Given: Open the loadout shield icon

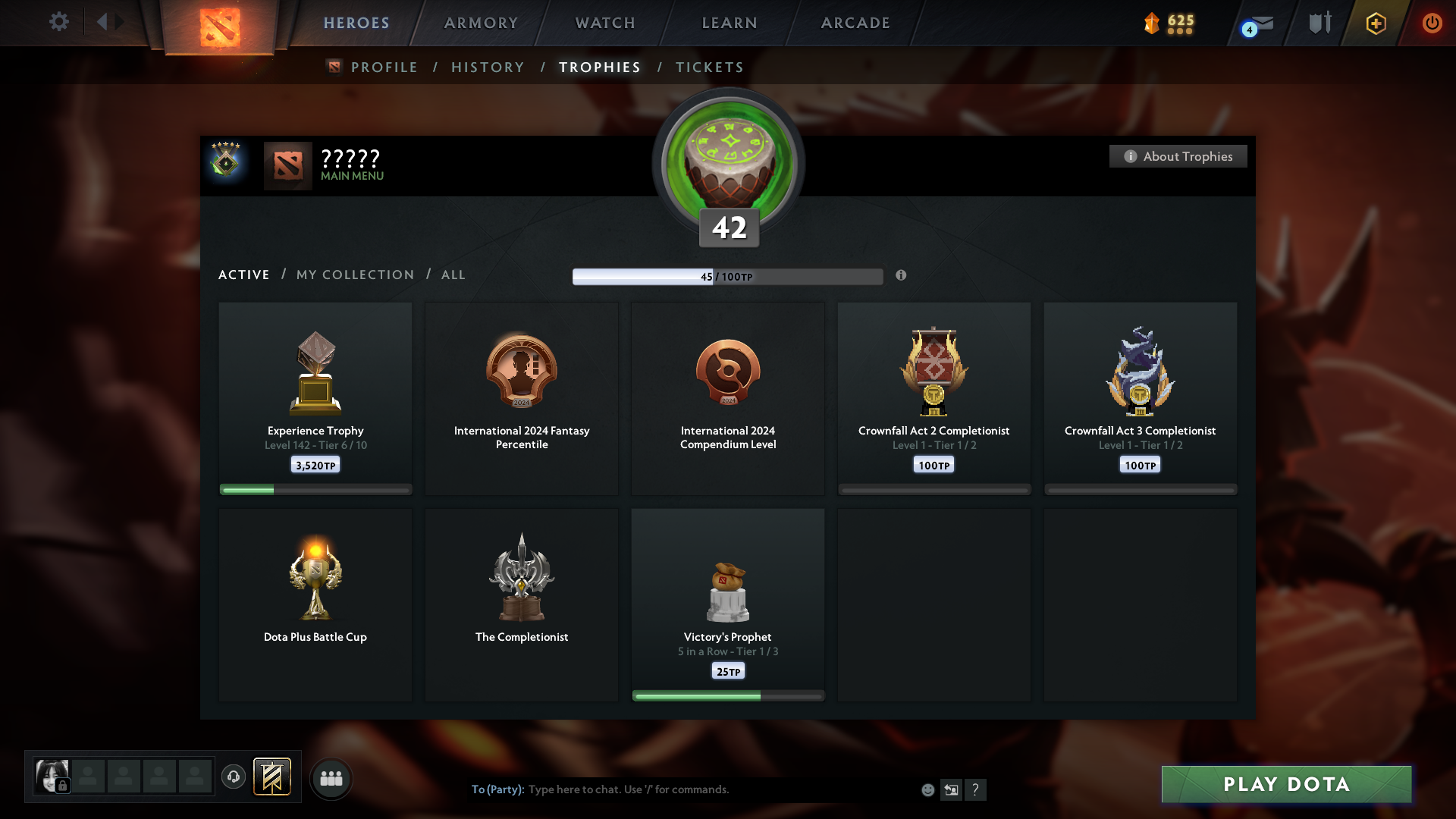Looking at the screenshot, I should (1318, 23).
